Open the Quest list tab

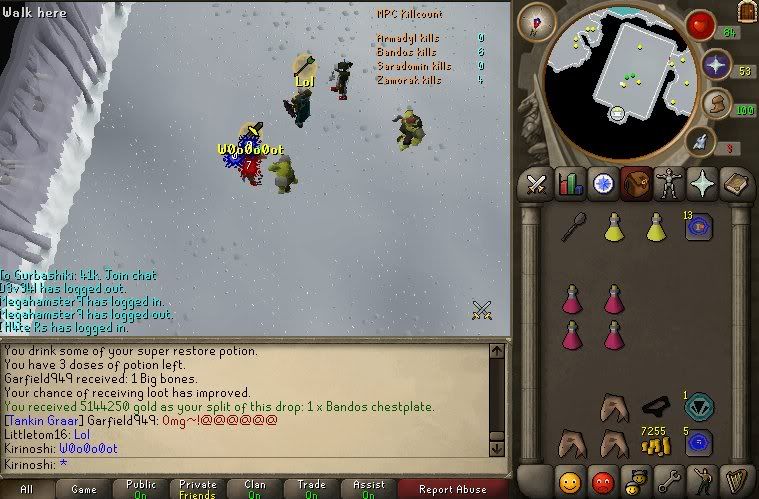[x=603, y=184]
